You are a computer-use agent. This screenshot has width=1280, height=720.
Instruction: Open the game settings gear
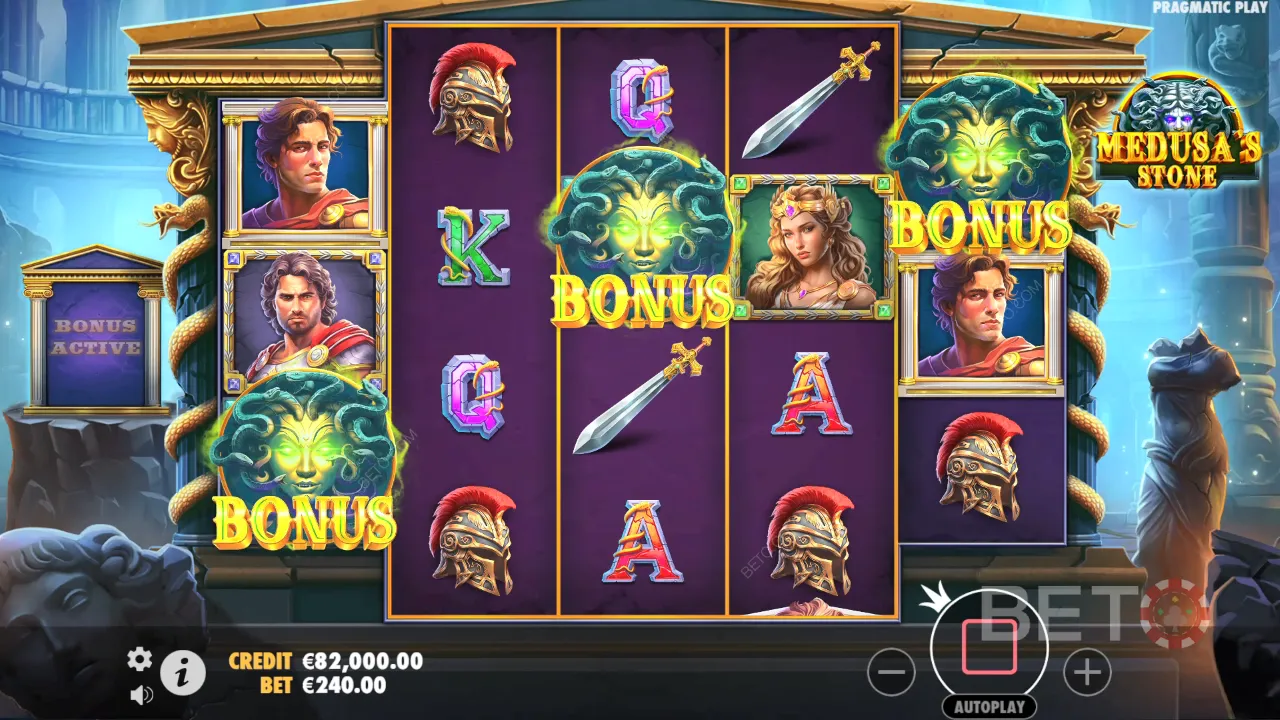[139, 660]
